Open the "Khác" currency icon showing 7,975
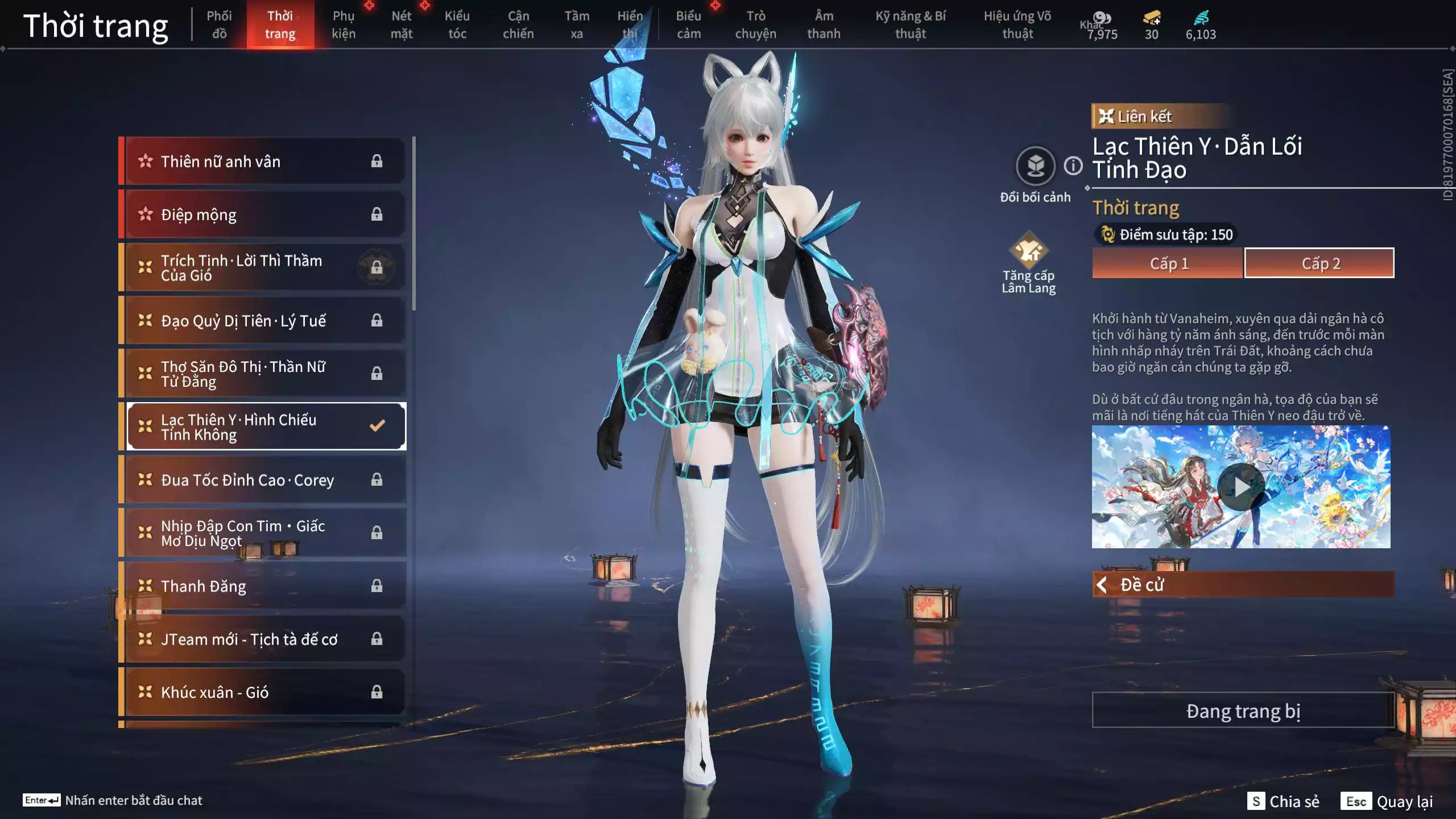The width and height of the screenshot is (1456, 819). coord(1101,18)
